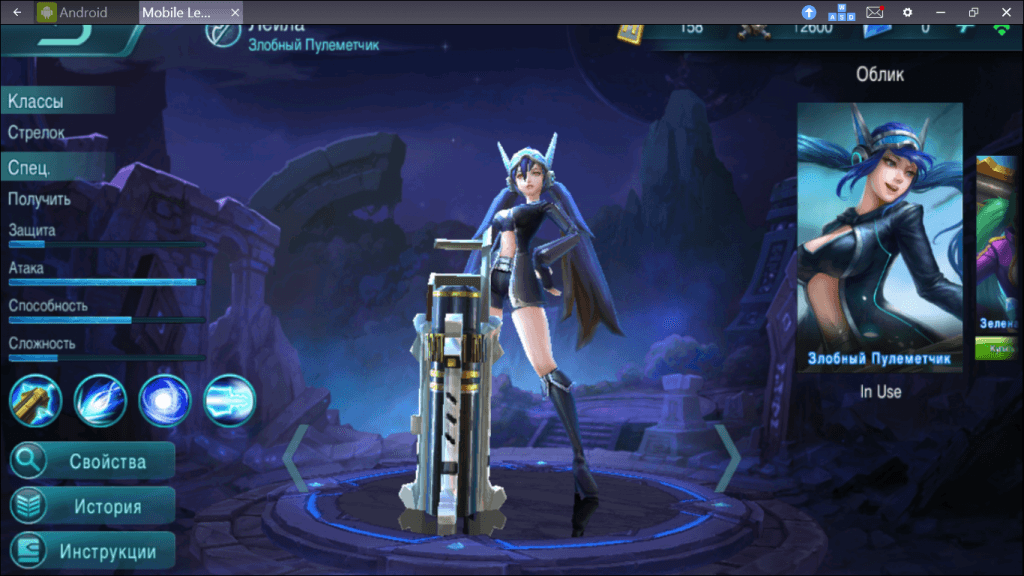1024x576 pixels.
Task: Select the glowing energy orb skill icon
Action: click(165, 401)
